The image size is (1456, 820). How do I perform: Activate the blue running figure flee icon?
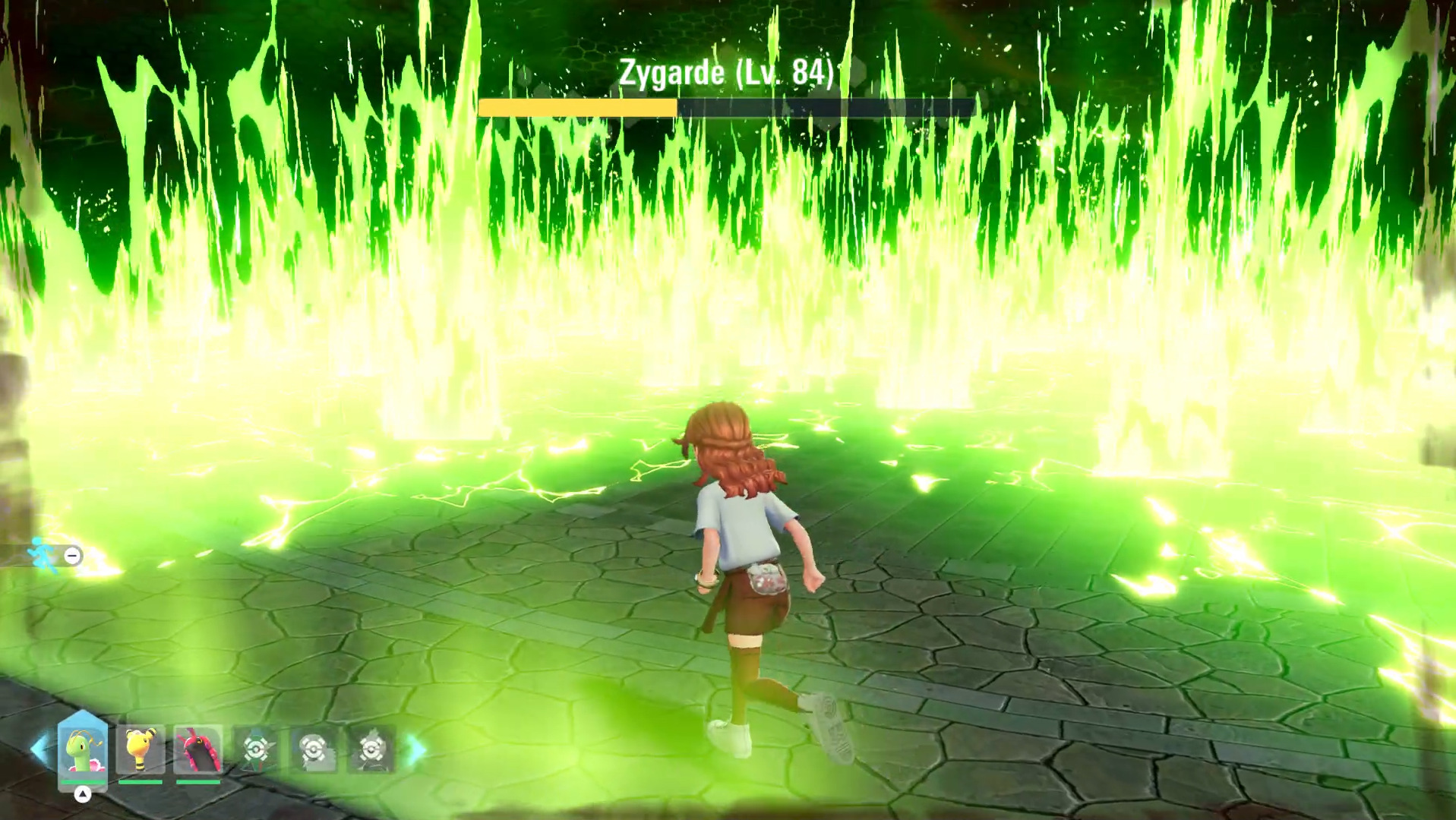(43, 555)
